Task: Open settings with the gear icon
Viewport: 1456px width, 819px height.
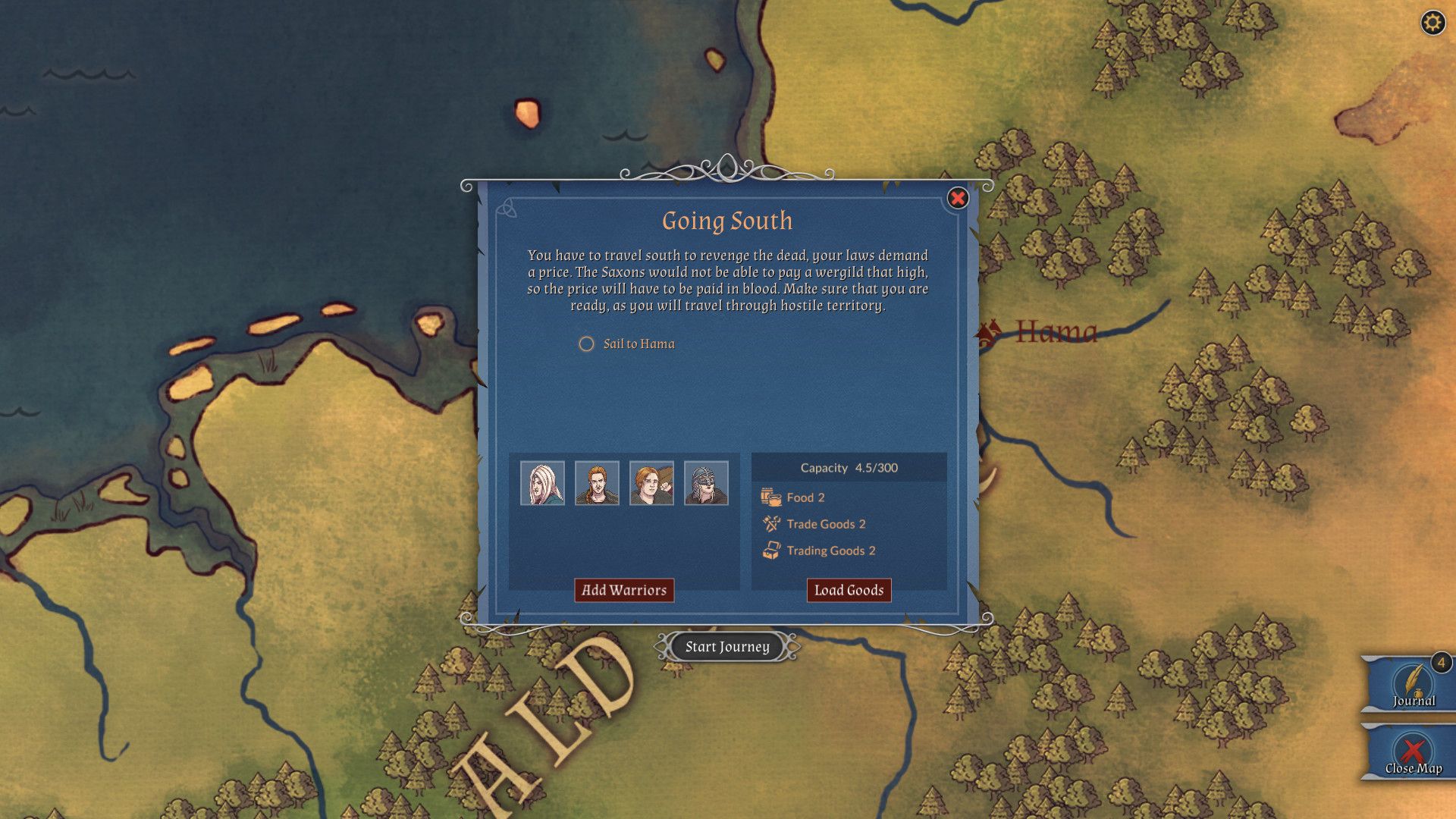Action: click(x=1432, y=23)
